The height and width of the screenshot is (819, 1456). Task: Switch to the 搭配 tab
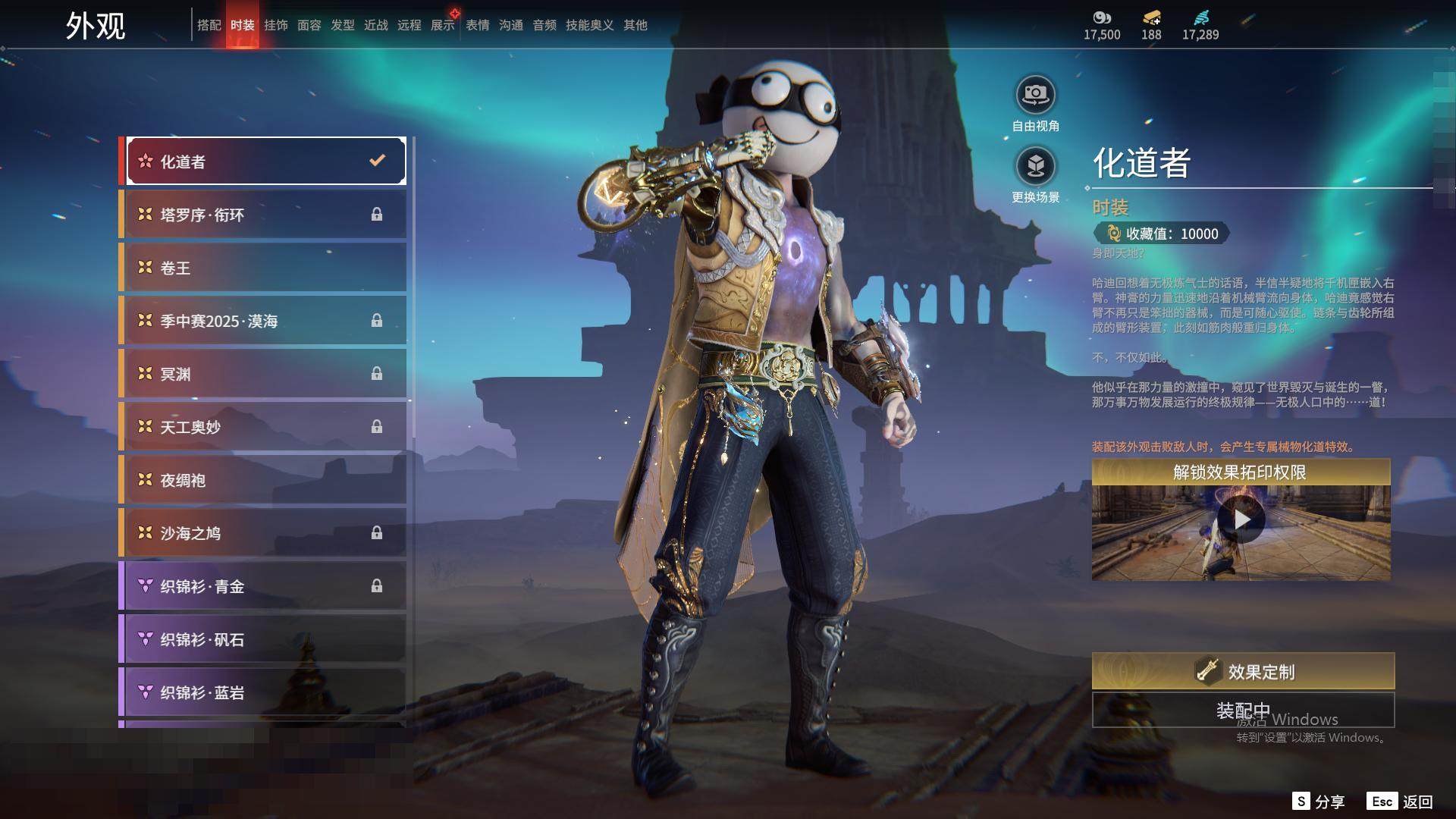point(209,25)
